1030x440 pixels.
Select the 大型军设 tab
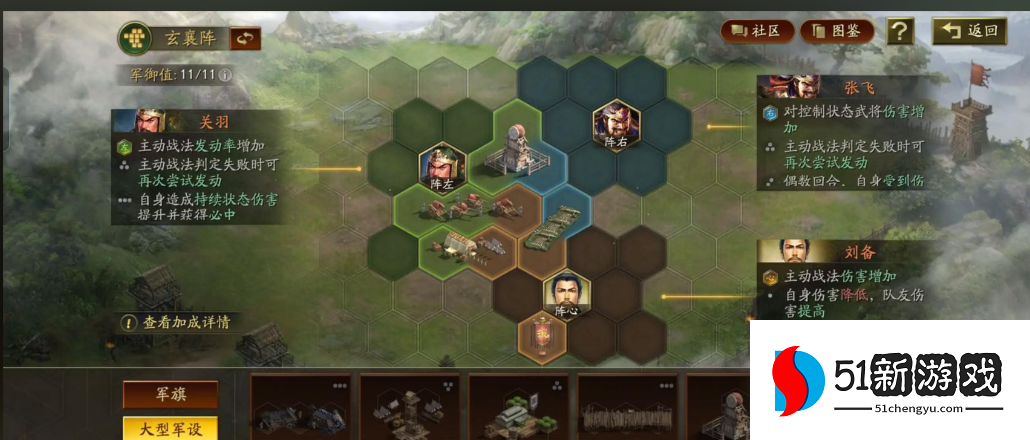[170, 428]
